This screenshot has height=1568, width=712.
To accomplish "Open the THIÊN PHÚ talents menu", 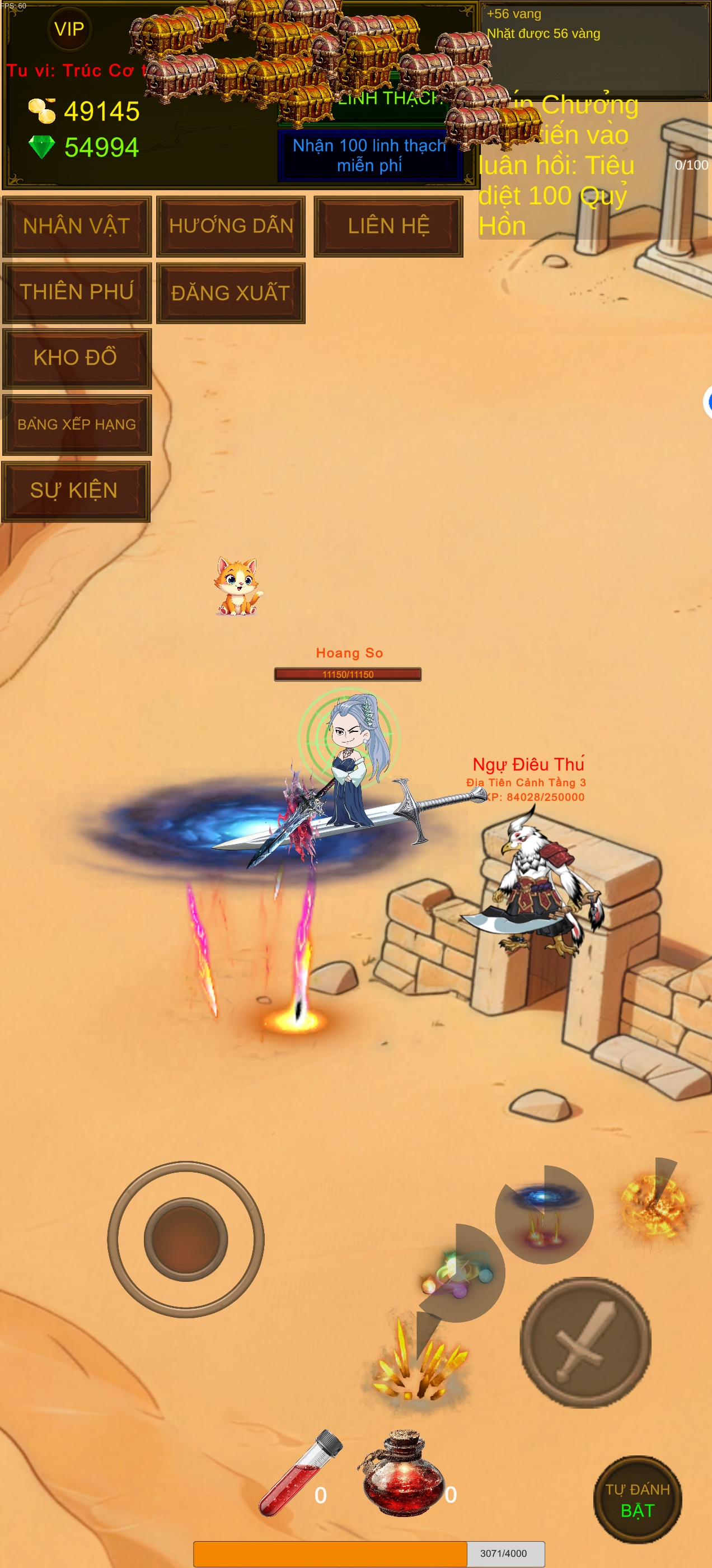I will click(77, 292).
